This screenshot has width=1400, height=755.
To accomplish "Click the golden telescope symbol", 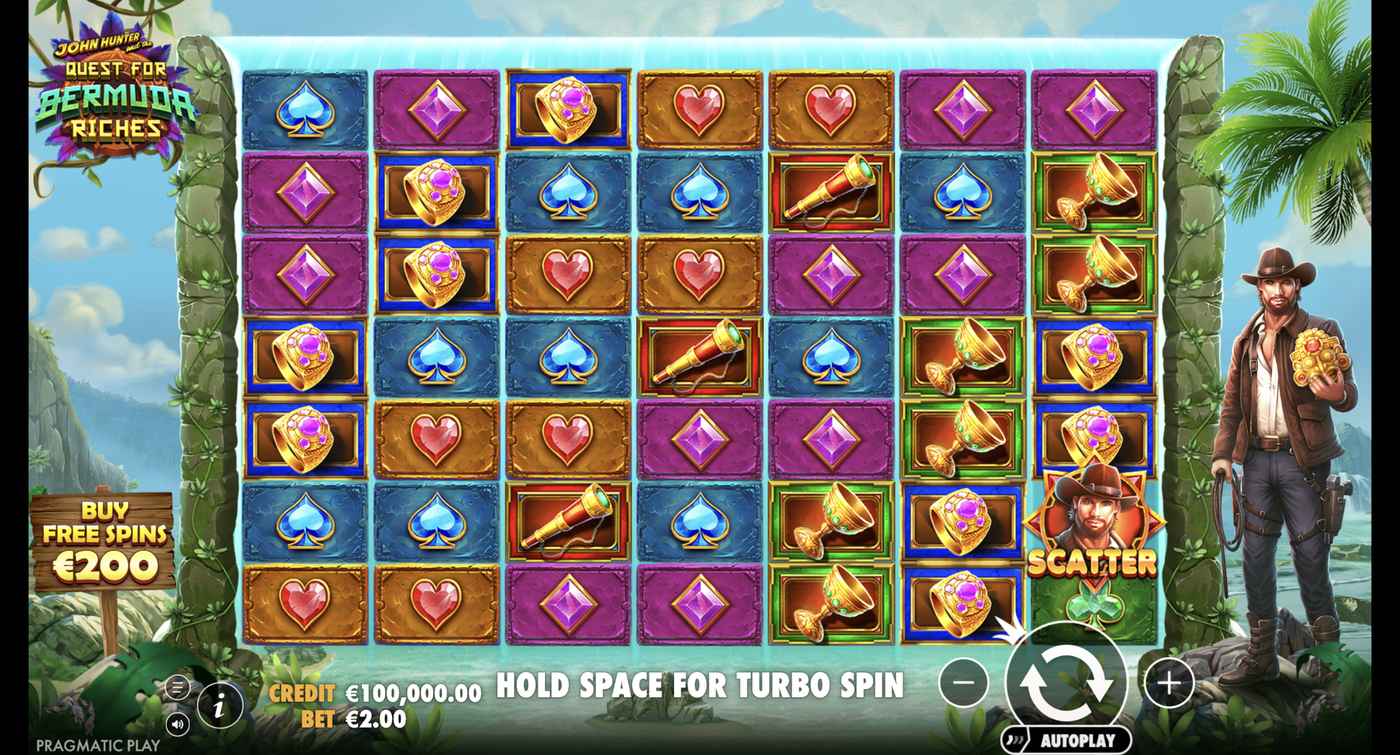I will point(830,191).
